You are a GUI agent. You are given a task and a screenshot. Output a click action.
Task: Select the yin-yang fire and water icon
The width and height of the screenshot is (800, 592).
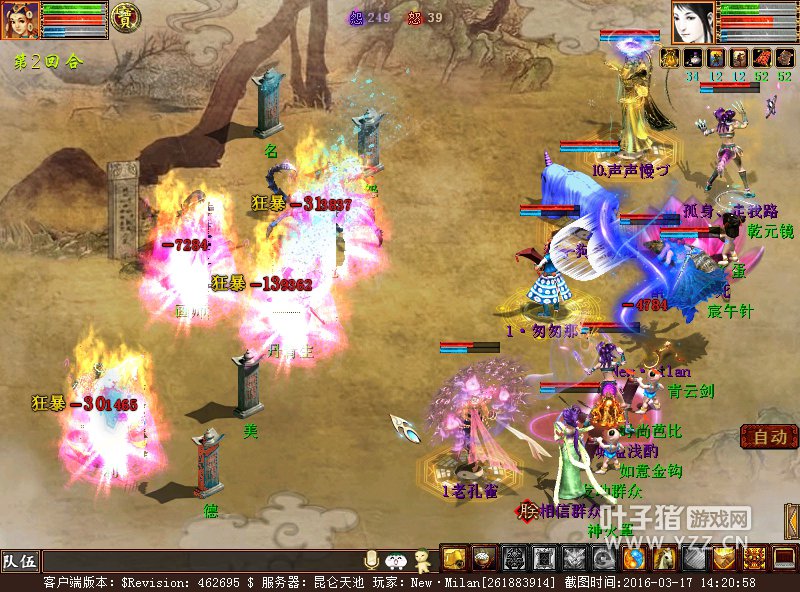click(635, 558)
